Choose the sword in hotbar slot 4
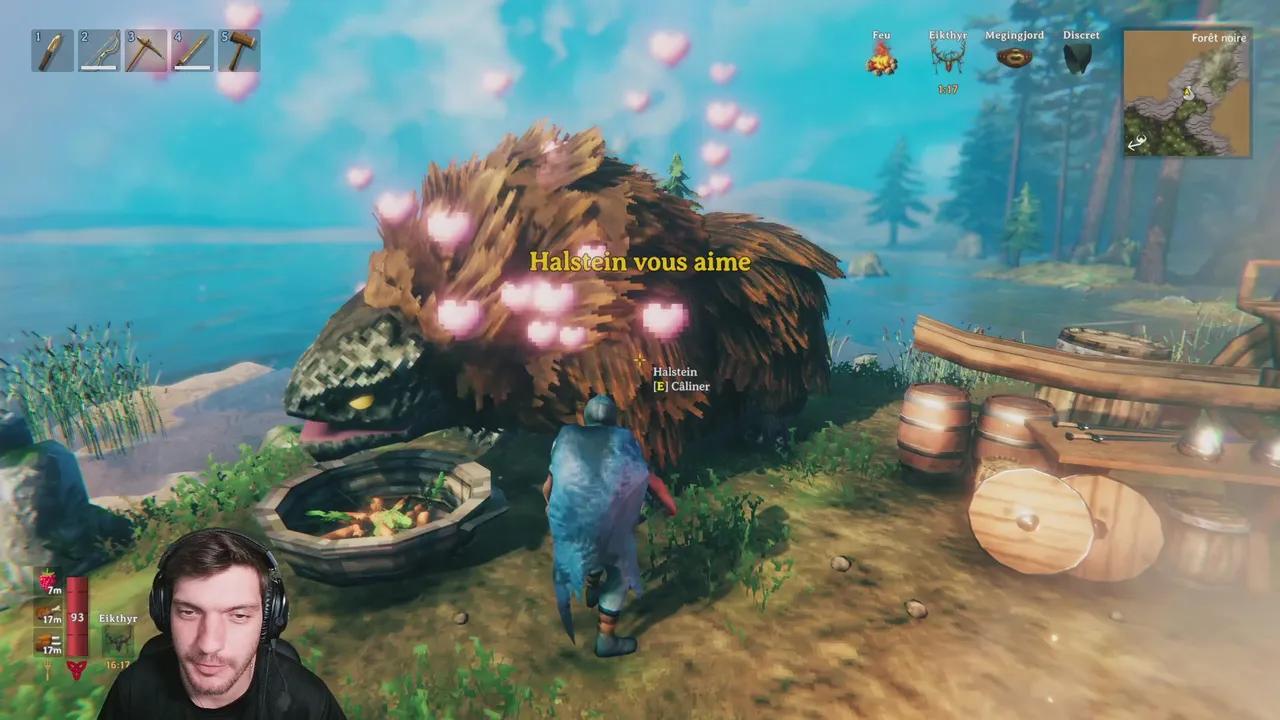 click(x=192, y=51)
